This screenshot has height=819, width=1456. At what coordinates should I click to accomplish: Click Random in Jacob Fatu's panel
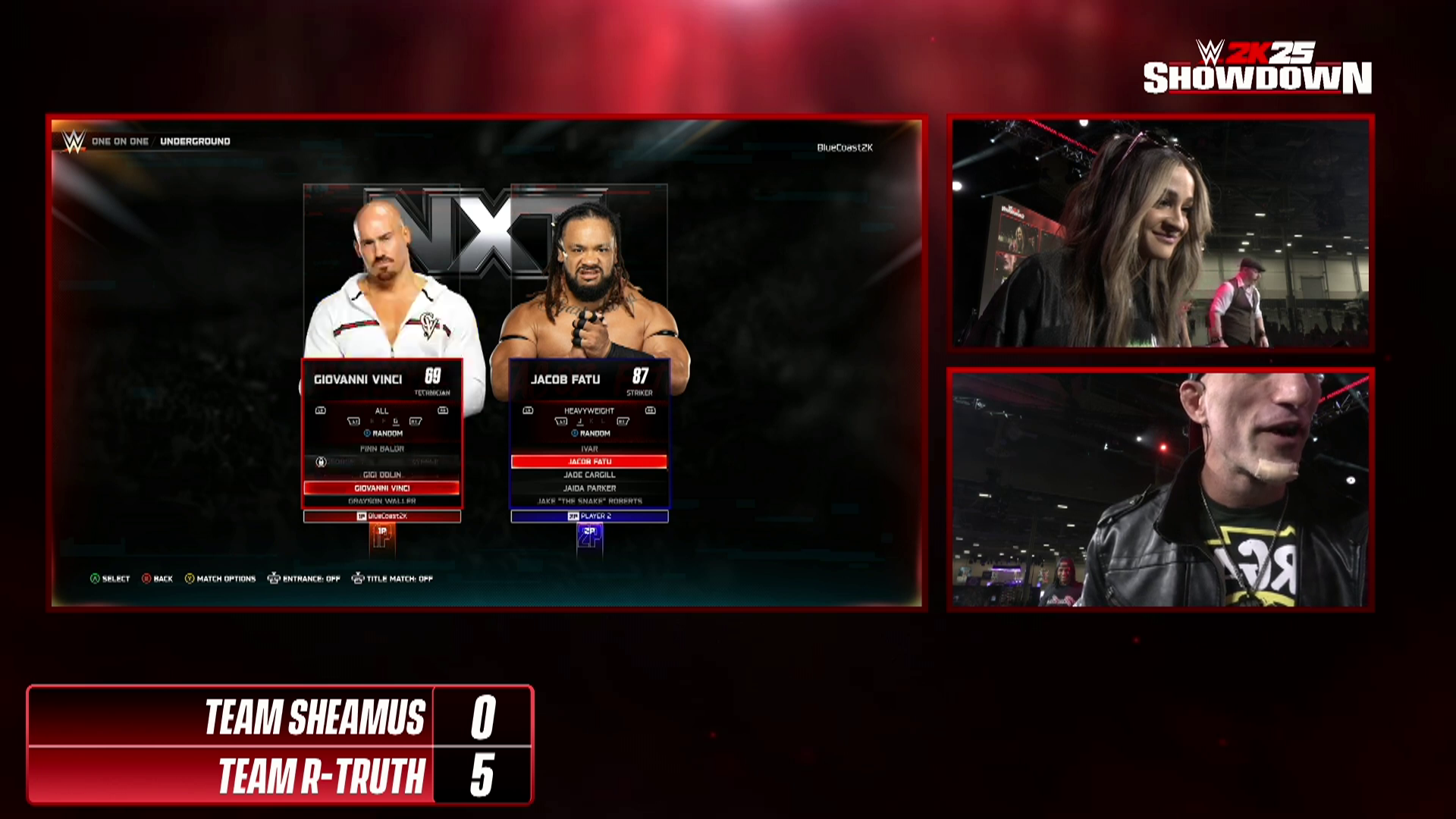point(591,434)
